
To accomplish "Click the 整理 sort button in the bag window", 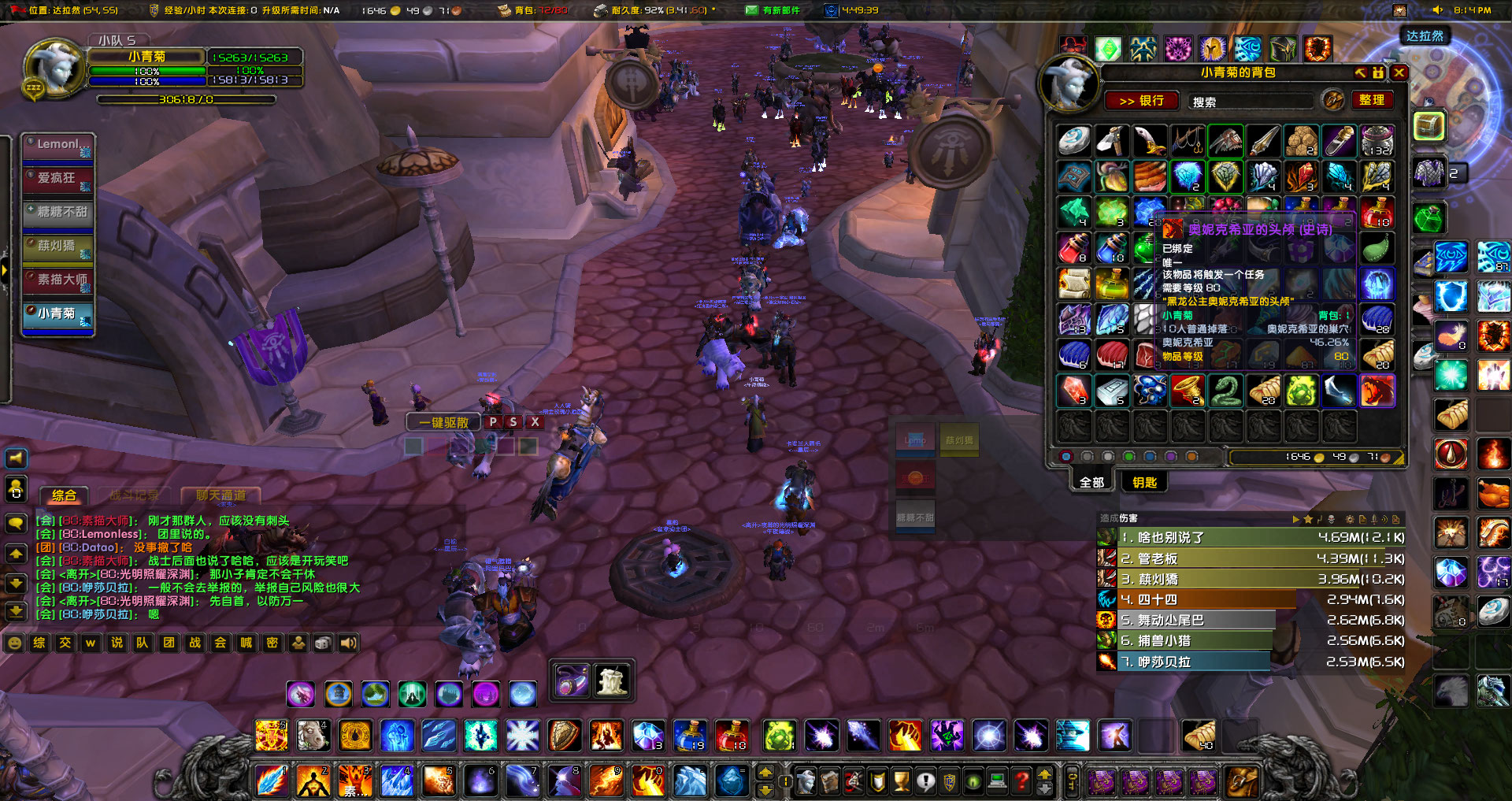I will point(1373,101).
